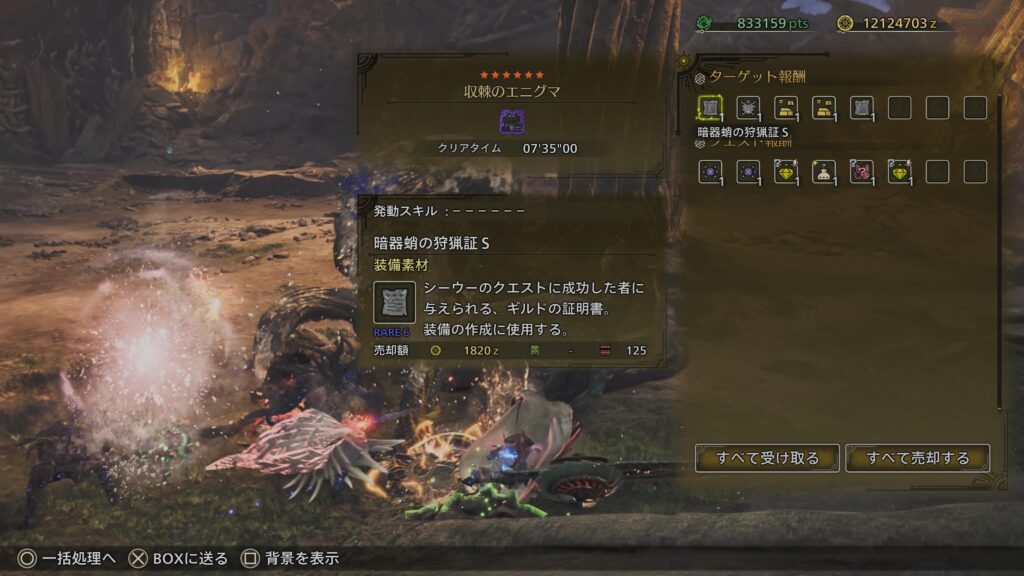Pick the white sack reward slot

pyautogui.click(x=824, y=171)
